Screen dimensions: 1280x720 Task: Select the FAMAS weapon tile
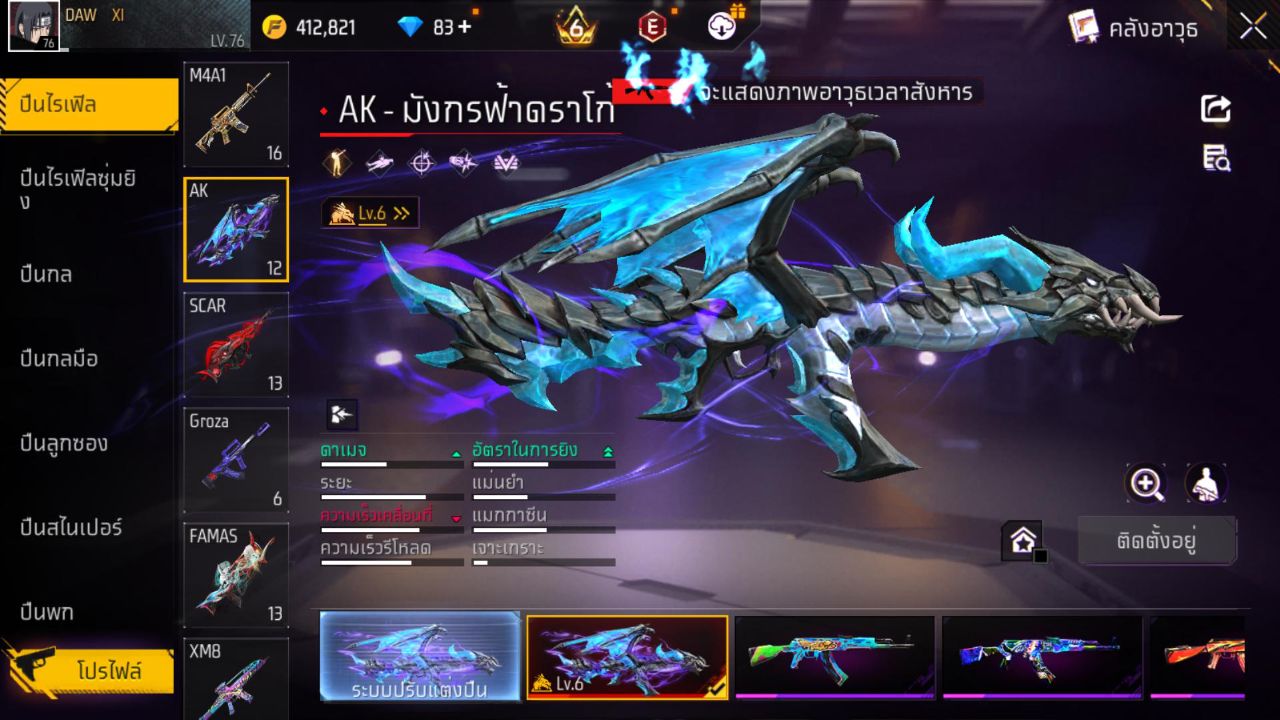click(x=236, y=575)
